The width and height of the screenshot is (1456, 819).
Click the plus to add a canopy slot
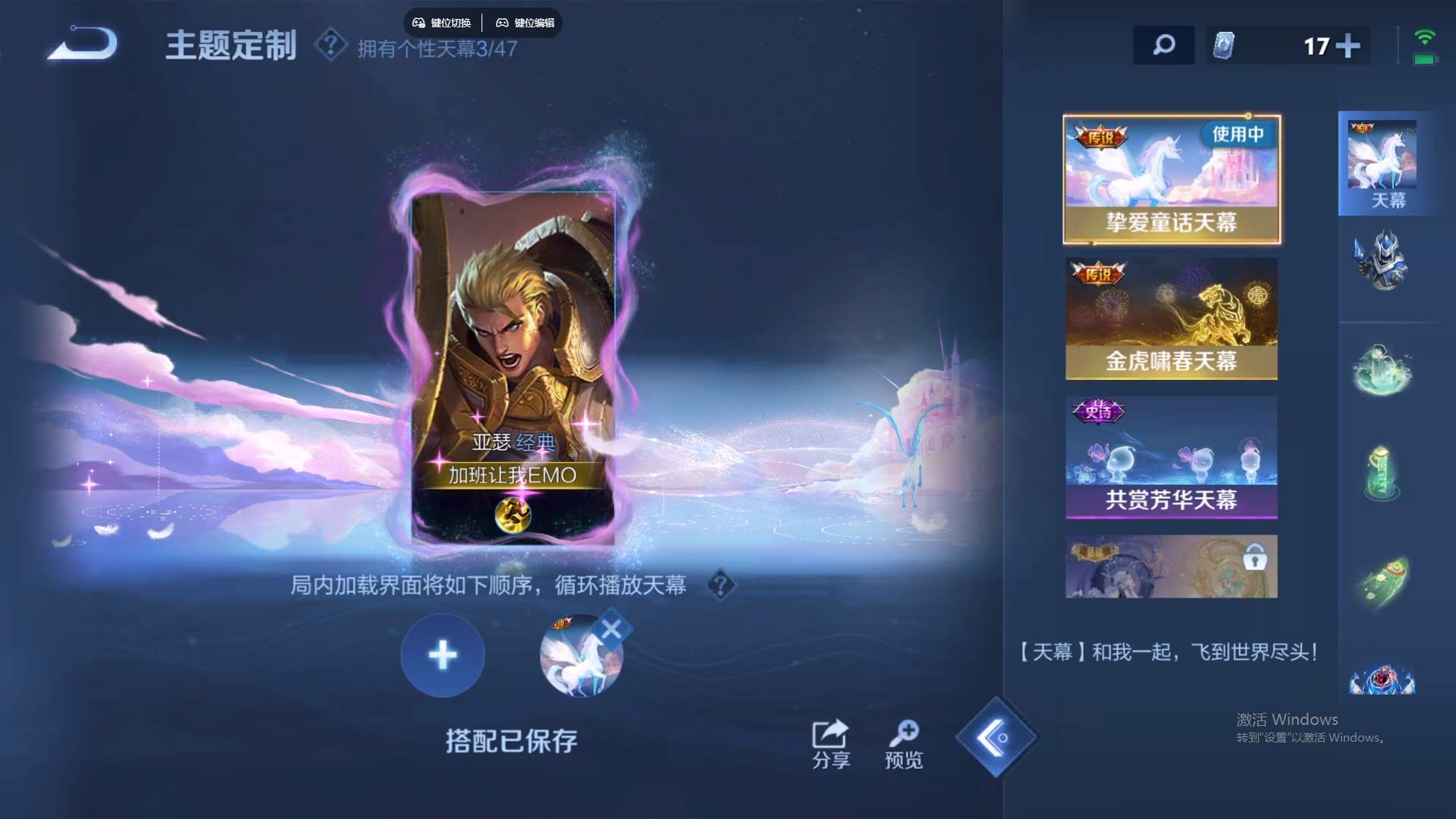tap(442, 655)
